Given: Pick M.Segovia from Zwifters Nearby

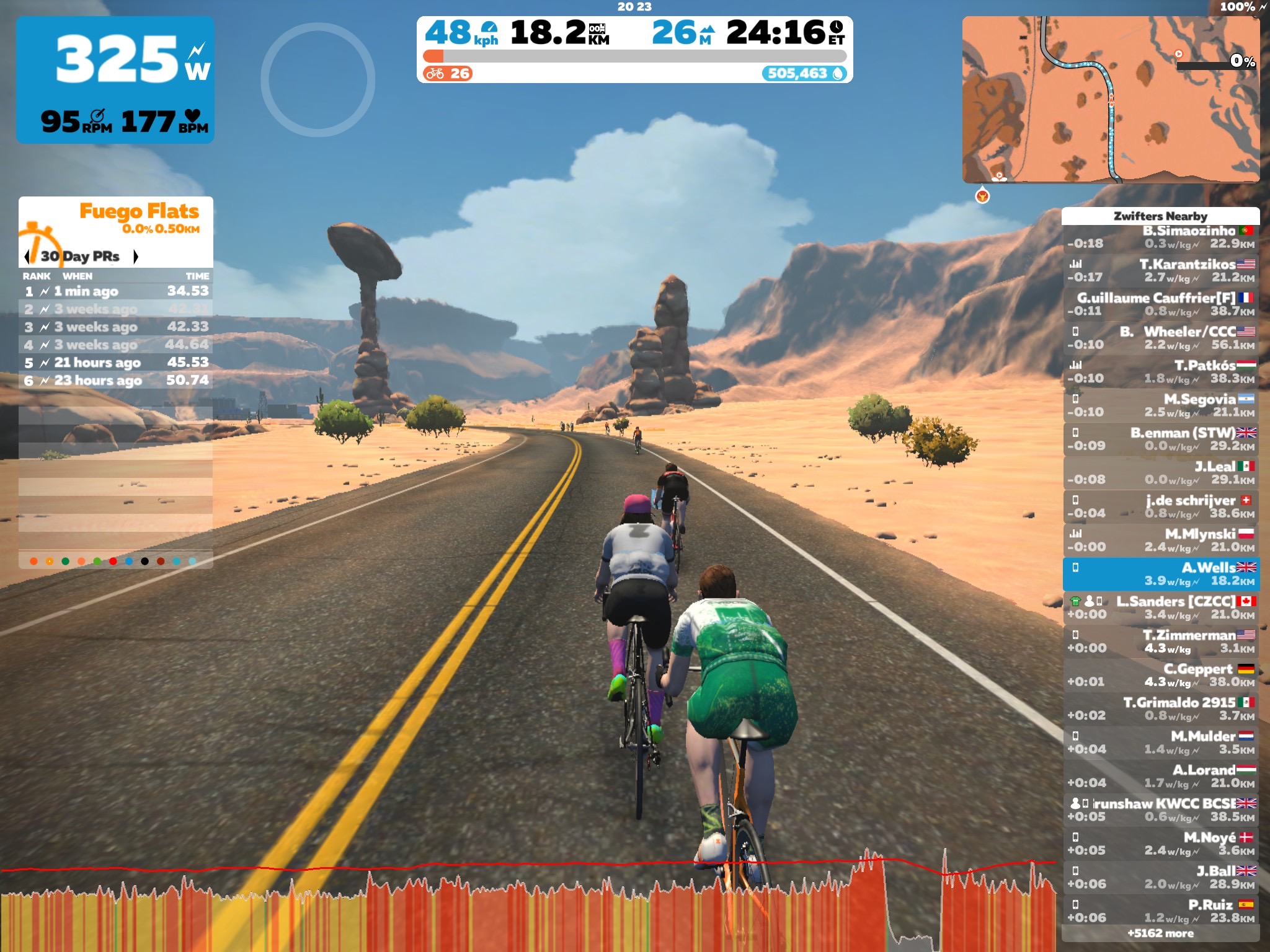Looking at the screenshot, I should (1160, 405).
